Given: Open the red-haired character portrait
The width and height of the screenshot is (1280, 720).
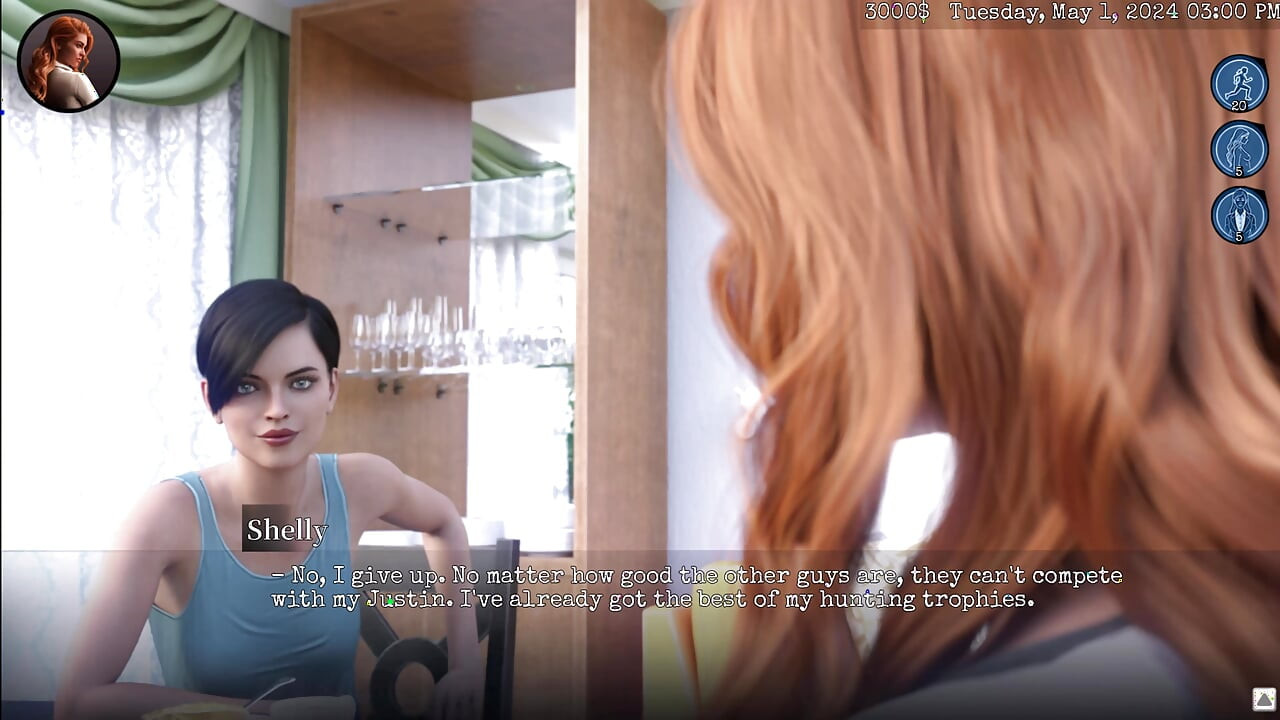Looking at the screenshot, I should (x=68, y=61).
